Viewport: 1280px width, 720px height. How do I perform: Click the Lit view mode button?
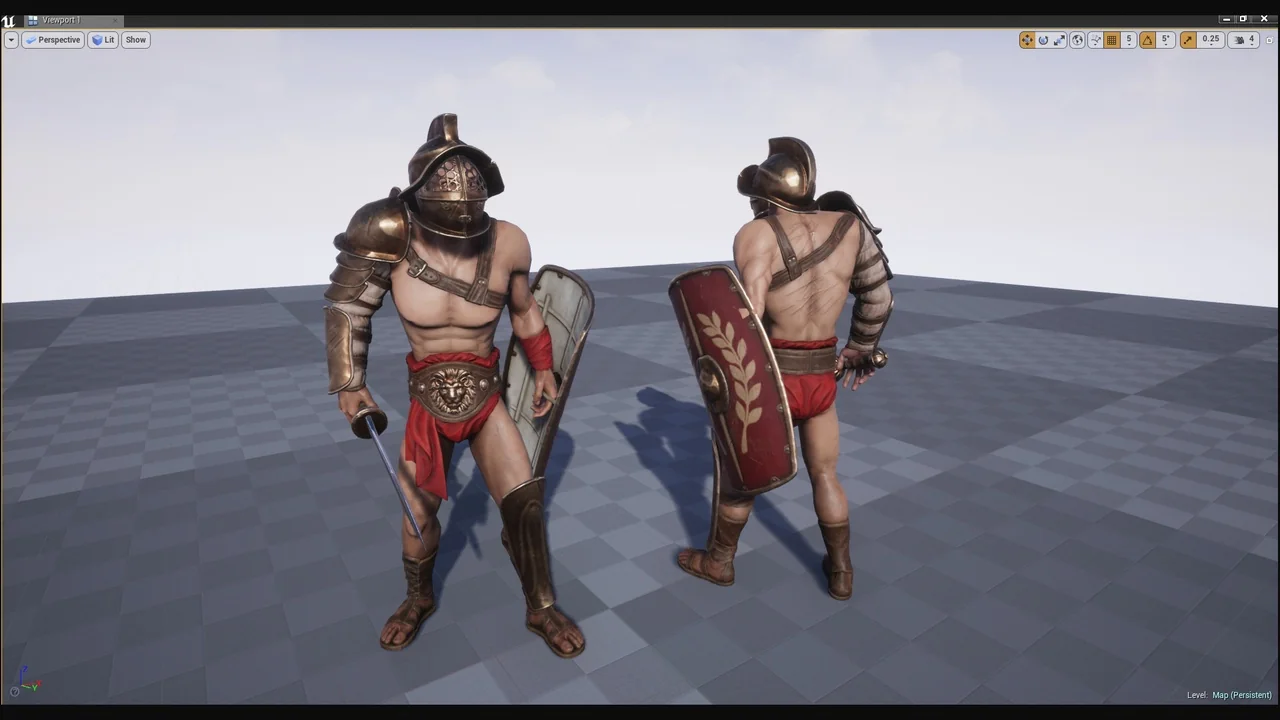coord(106,39)
